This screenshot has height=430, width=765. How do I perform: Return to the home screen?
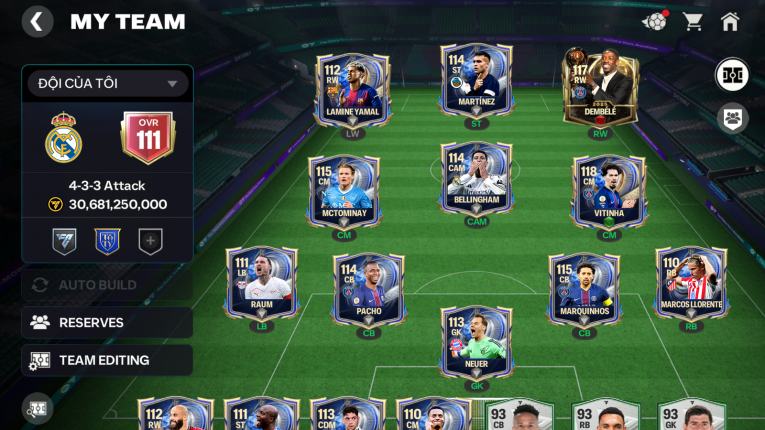click(730, 21)
